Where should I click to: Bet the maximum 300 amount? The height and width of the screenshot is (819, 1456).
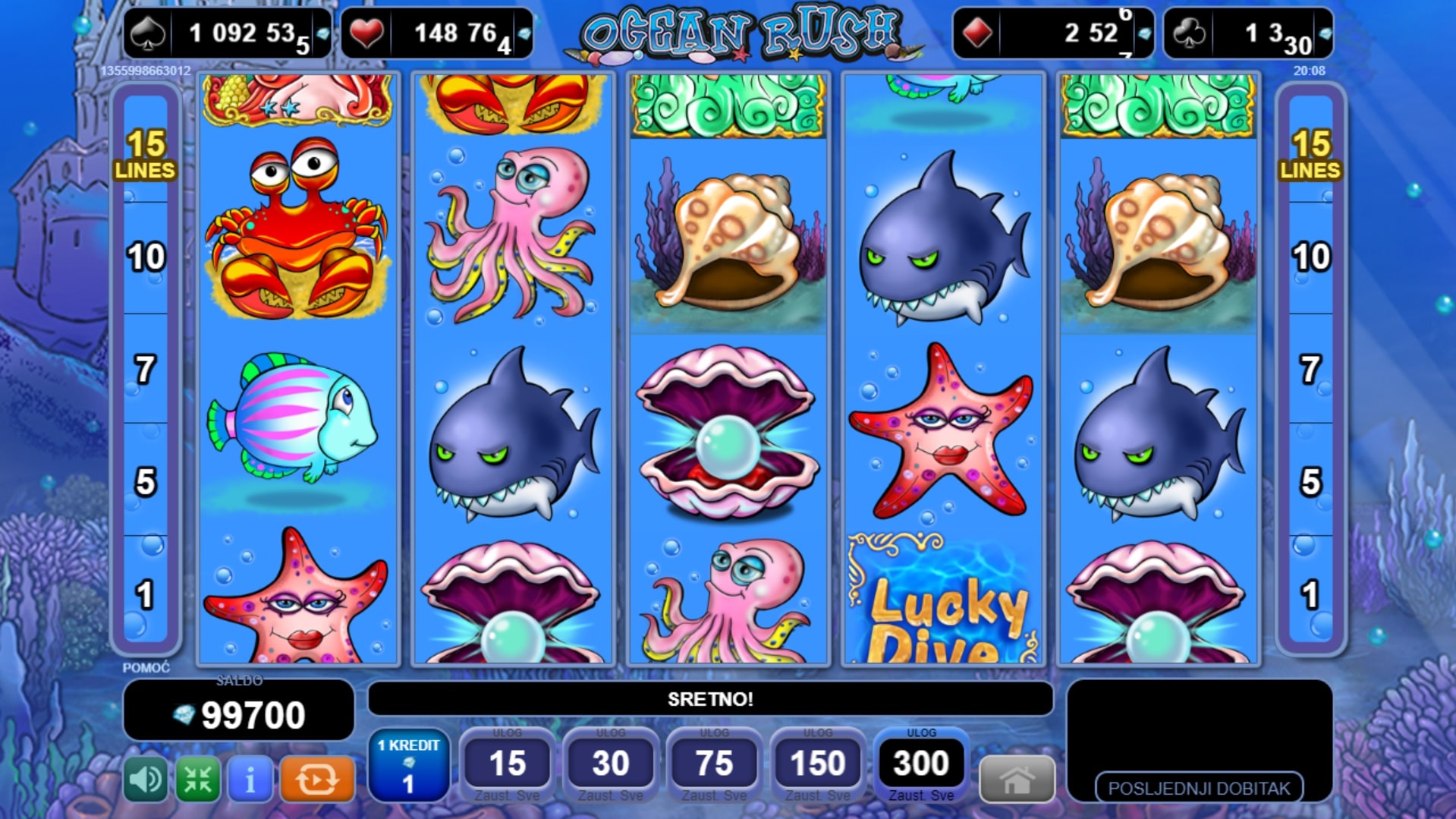(x=921, y=764)
